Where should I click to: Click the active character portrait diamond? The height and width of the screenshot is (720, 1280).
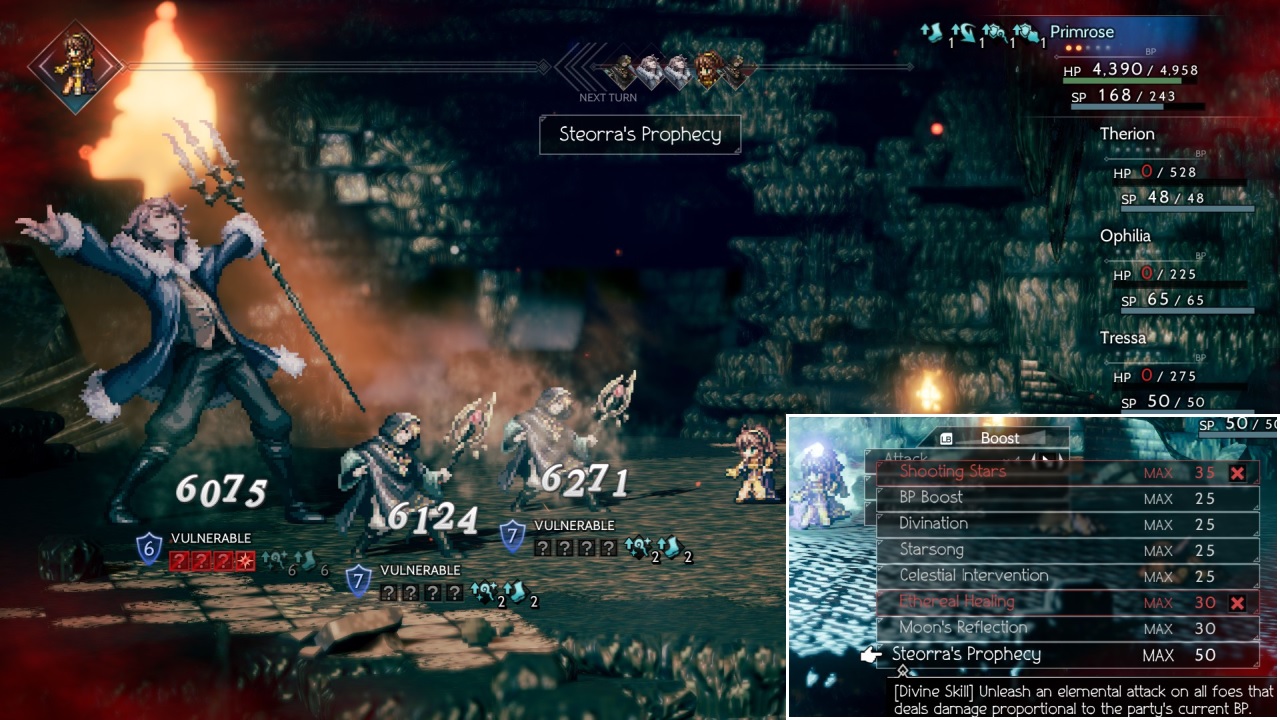(x=76, y=66)
